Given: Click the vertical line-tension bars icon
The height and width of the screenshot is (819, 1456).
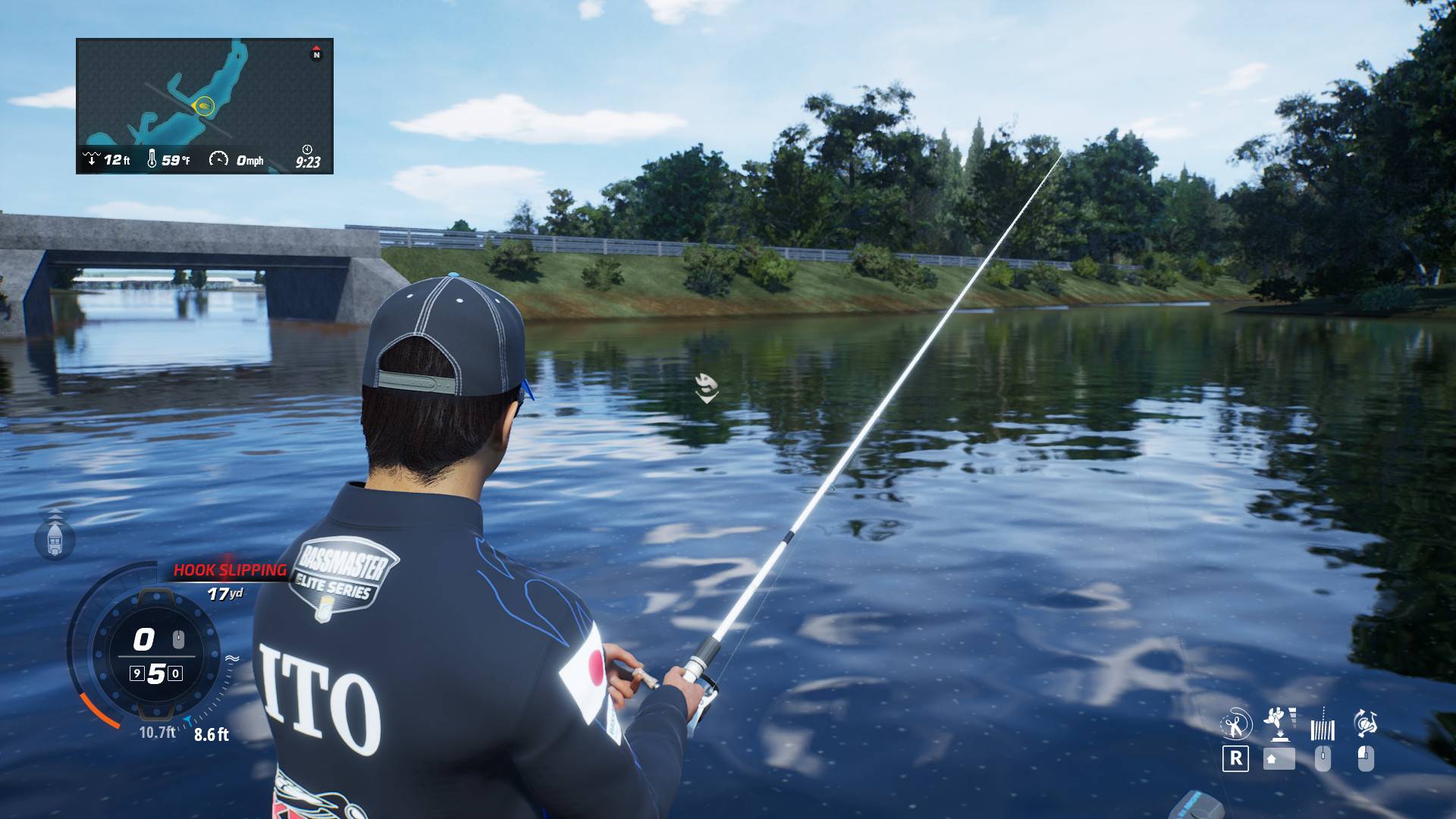Looking at the screenshot, I should coord(1323,729).
